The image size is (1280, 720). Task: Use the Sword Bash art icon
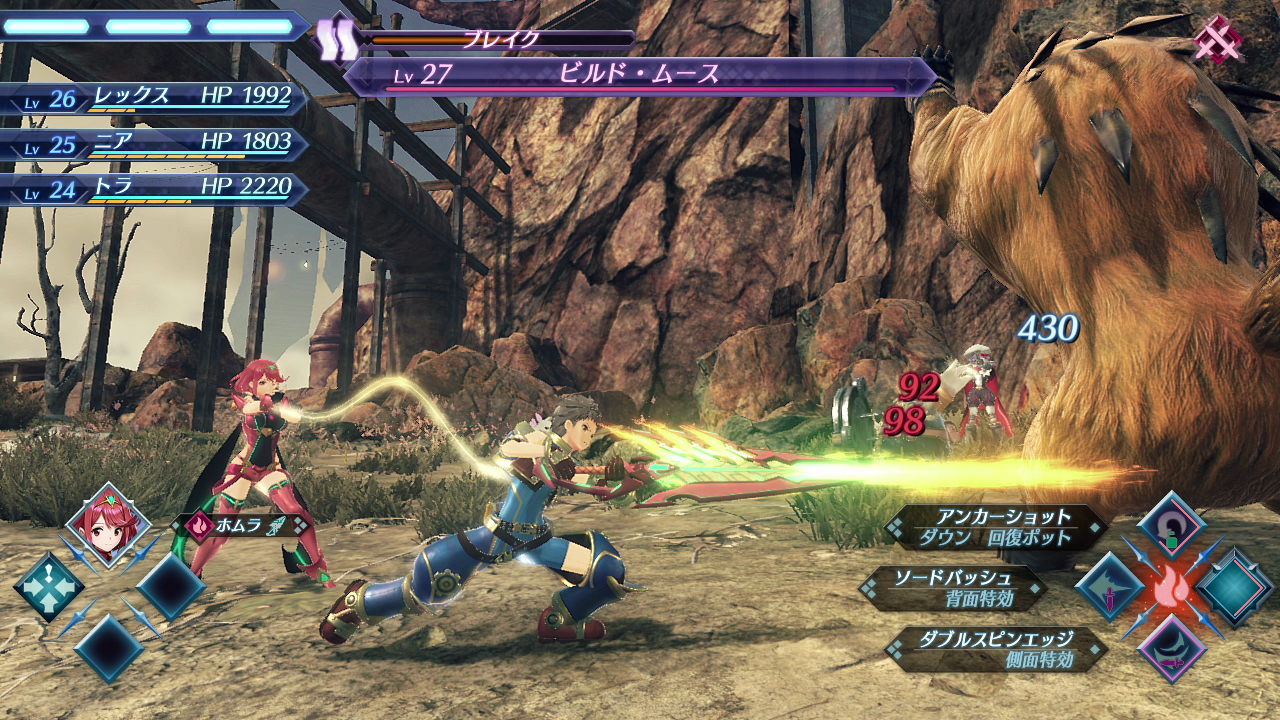click(x=1107, y=586)
